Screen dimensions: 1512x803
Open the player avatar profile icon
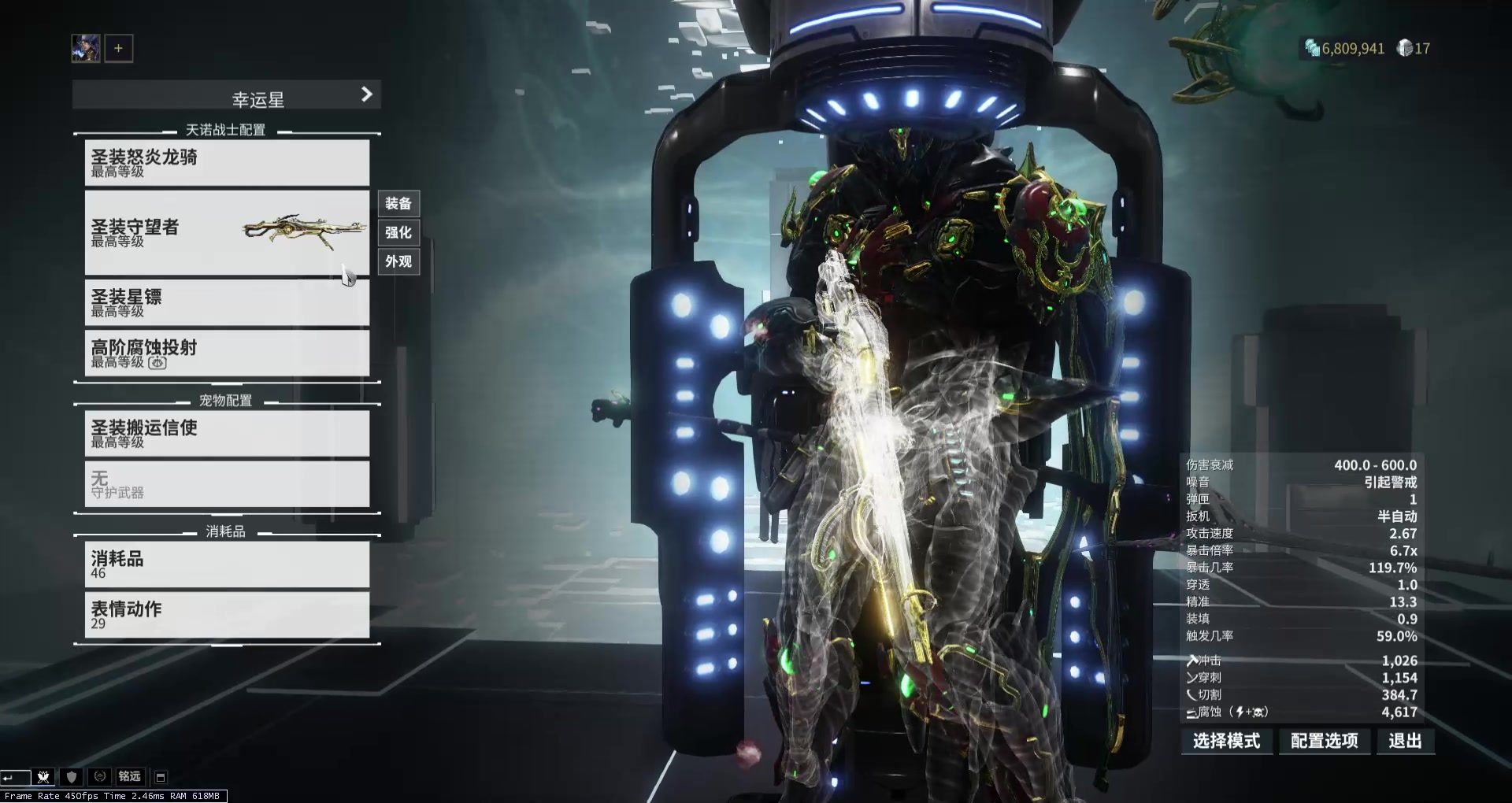pyautogui.click(x=86, y=48)
